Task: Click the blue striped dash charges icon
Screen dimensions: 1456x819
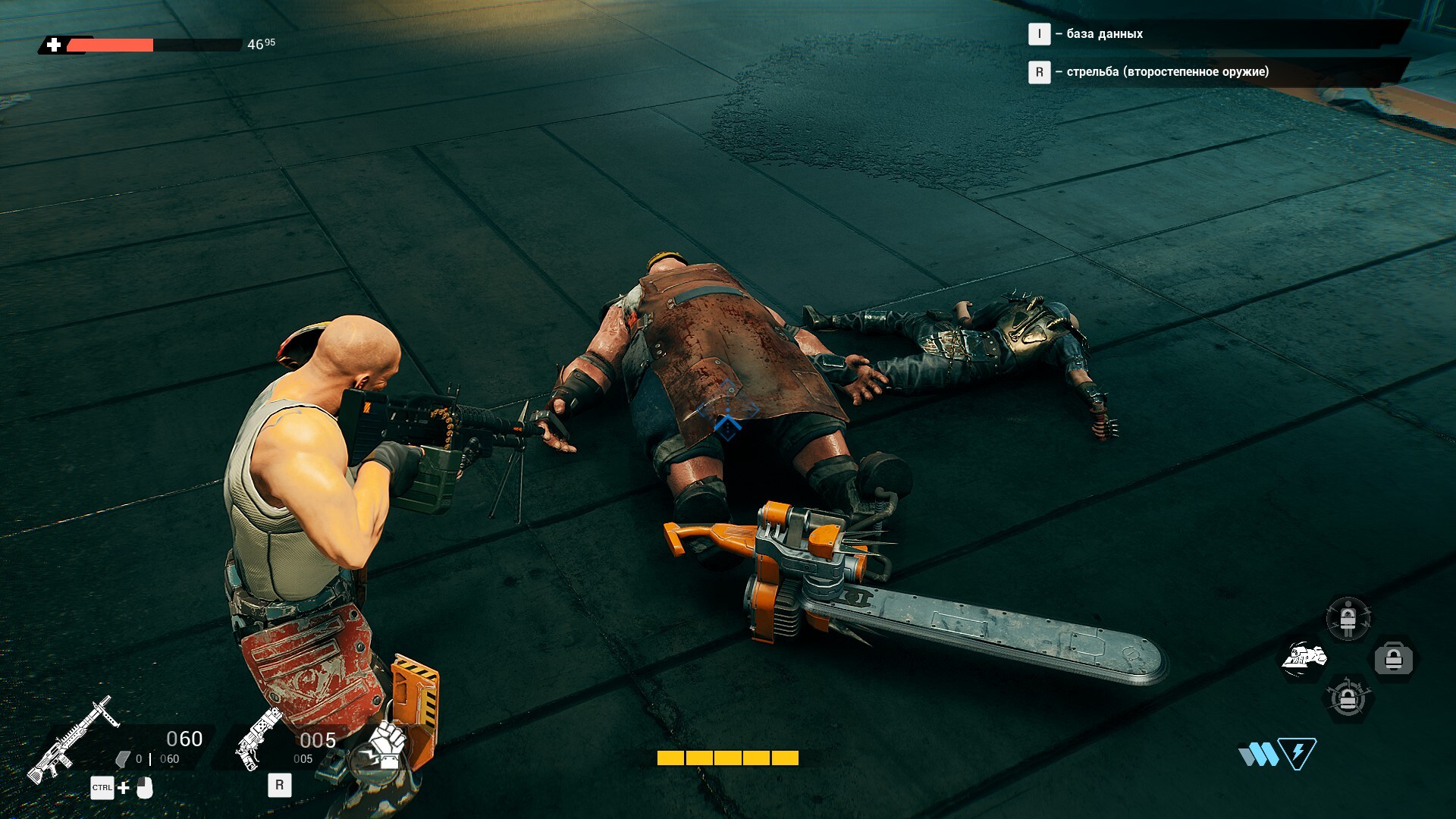Action: point(1257,755)
